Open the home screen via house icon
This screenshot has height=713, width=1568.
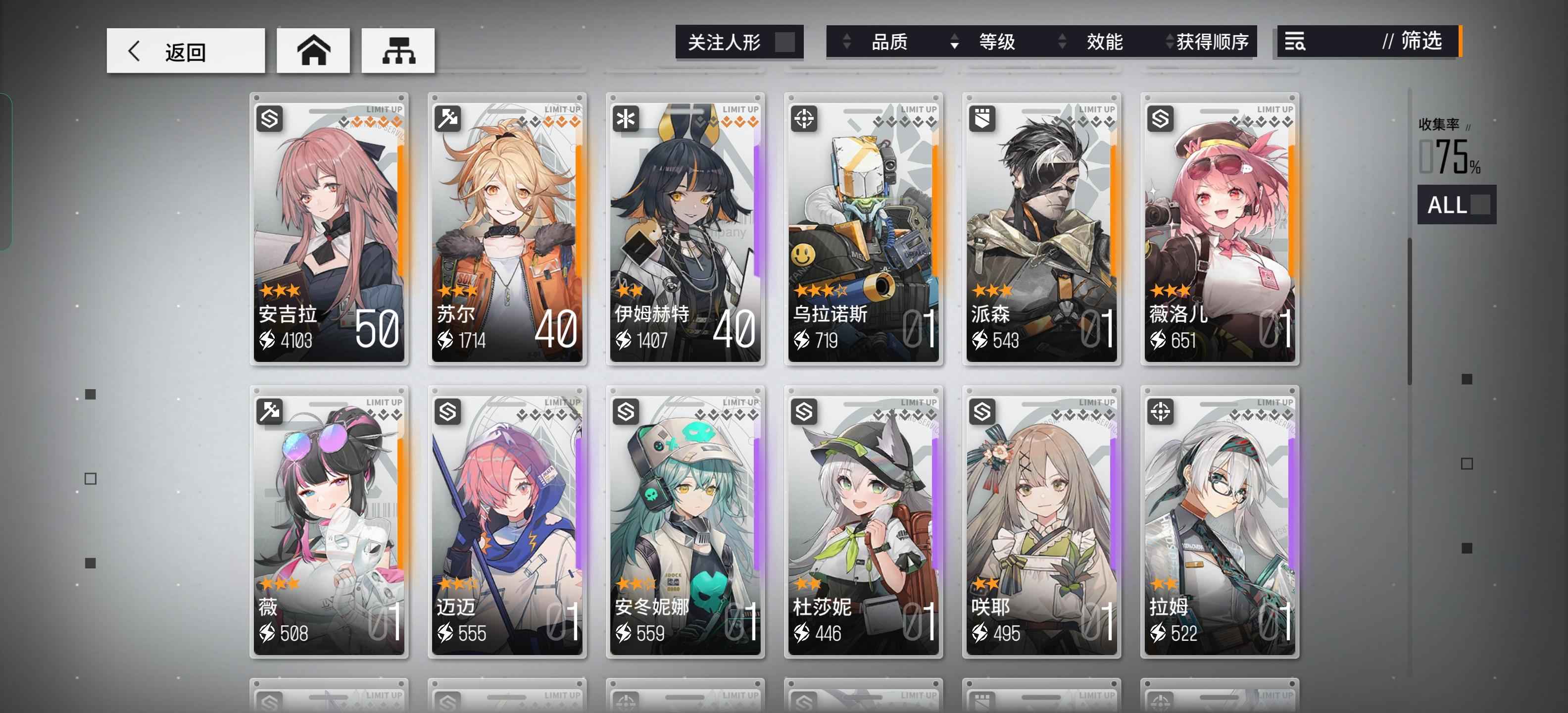pos(313,51)
